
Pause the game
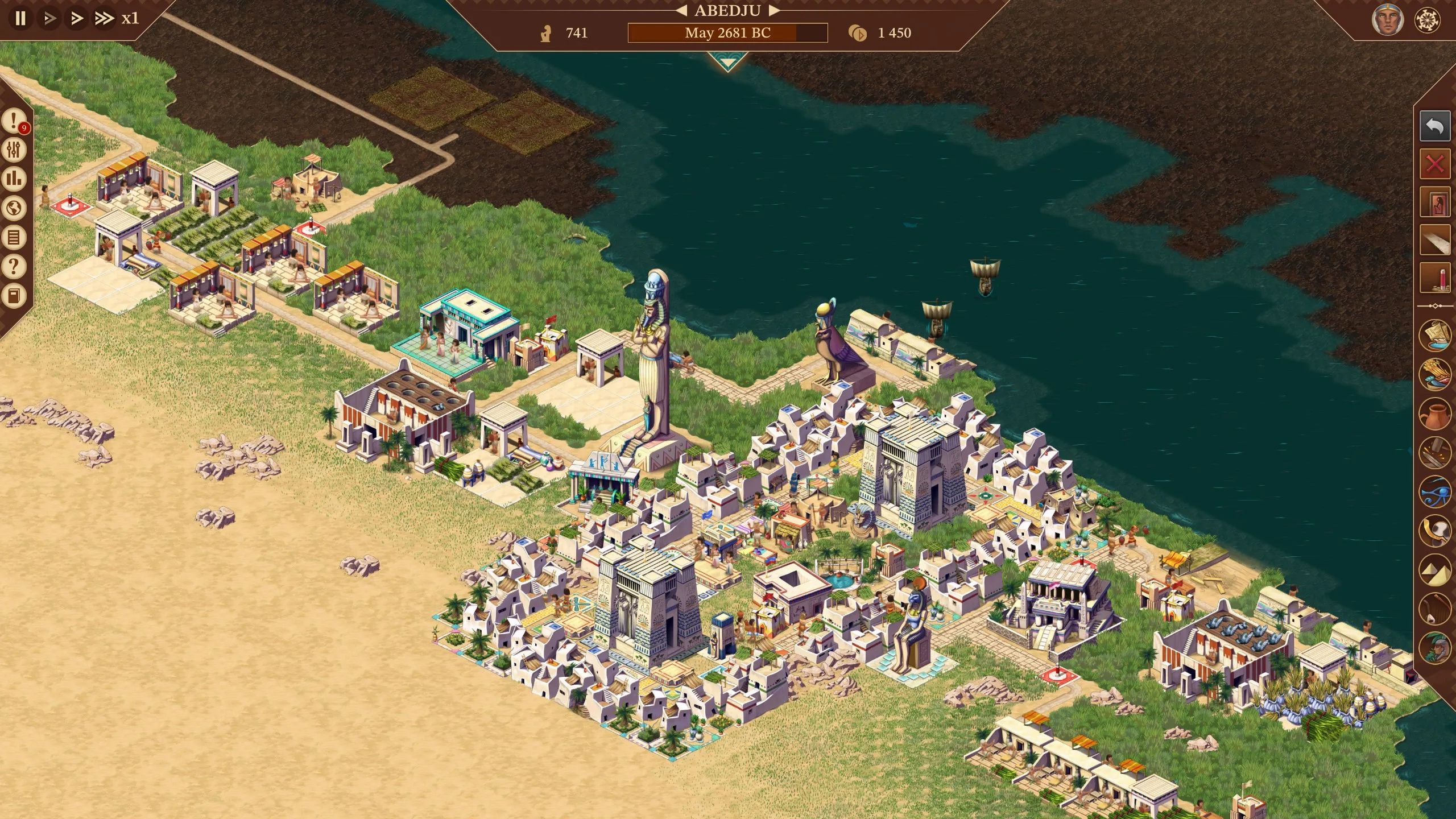(20, 18)
